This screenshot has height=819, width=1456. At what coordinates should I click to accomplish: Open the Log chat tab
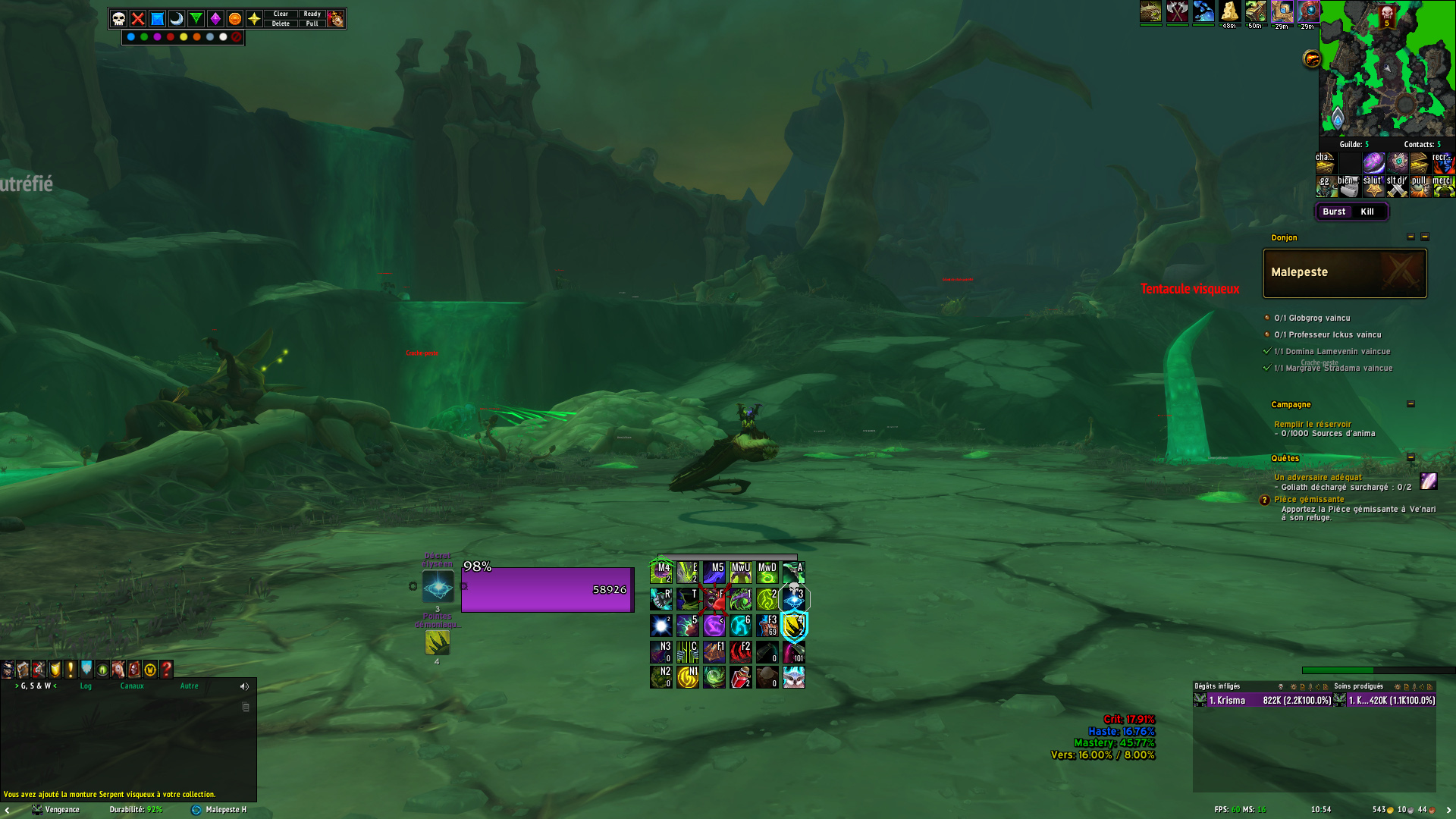(x=86, y=686)
